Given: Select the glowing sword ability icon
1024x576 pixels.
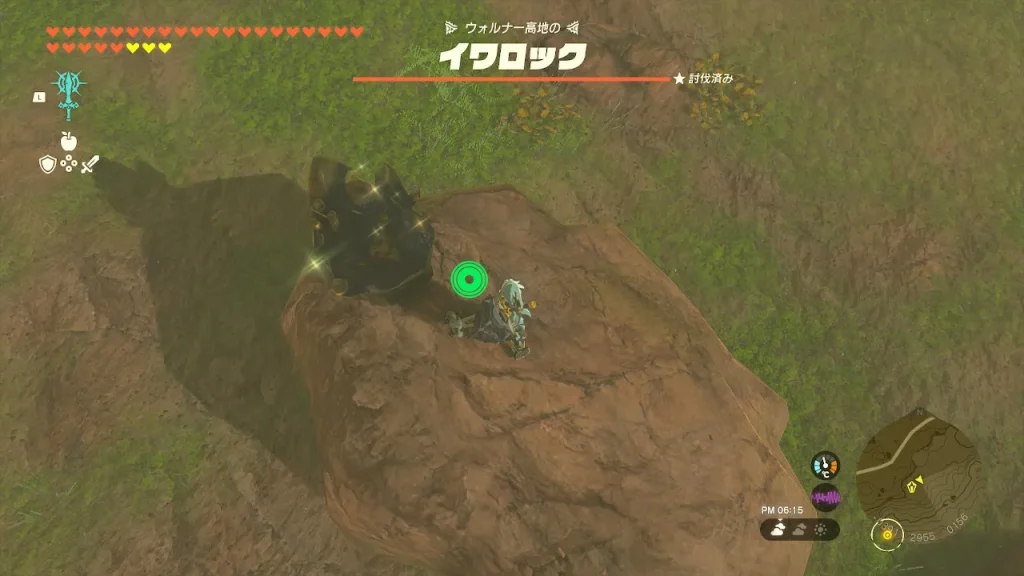Looking at the screenshot, I should [x=68, y=94].
